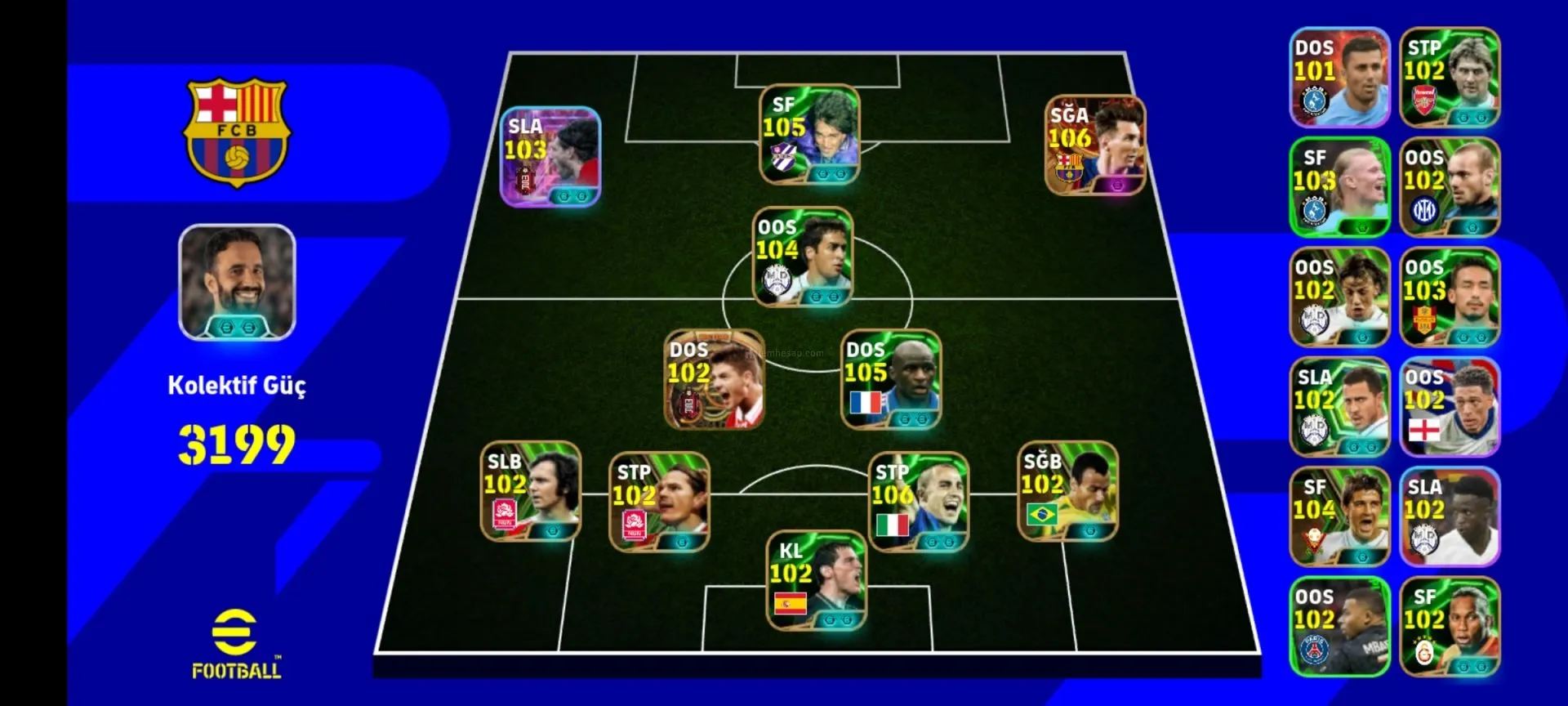
Task: Click the FC Barcelona team crest
Action: coord(237,132)
